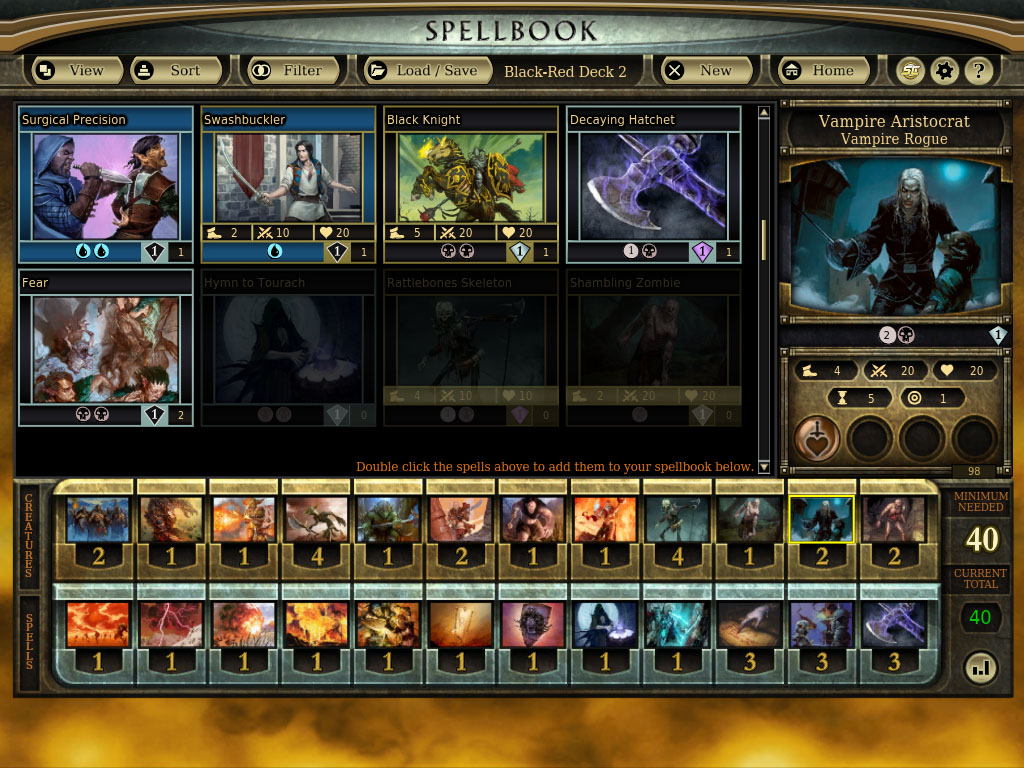
Task: Create a New spellbook
Action: click(700, 71)
